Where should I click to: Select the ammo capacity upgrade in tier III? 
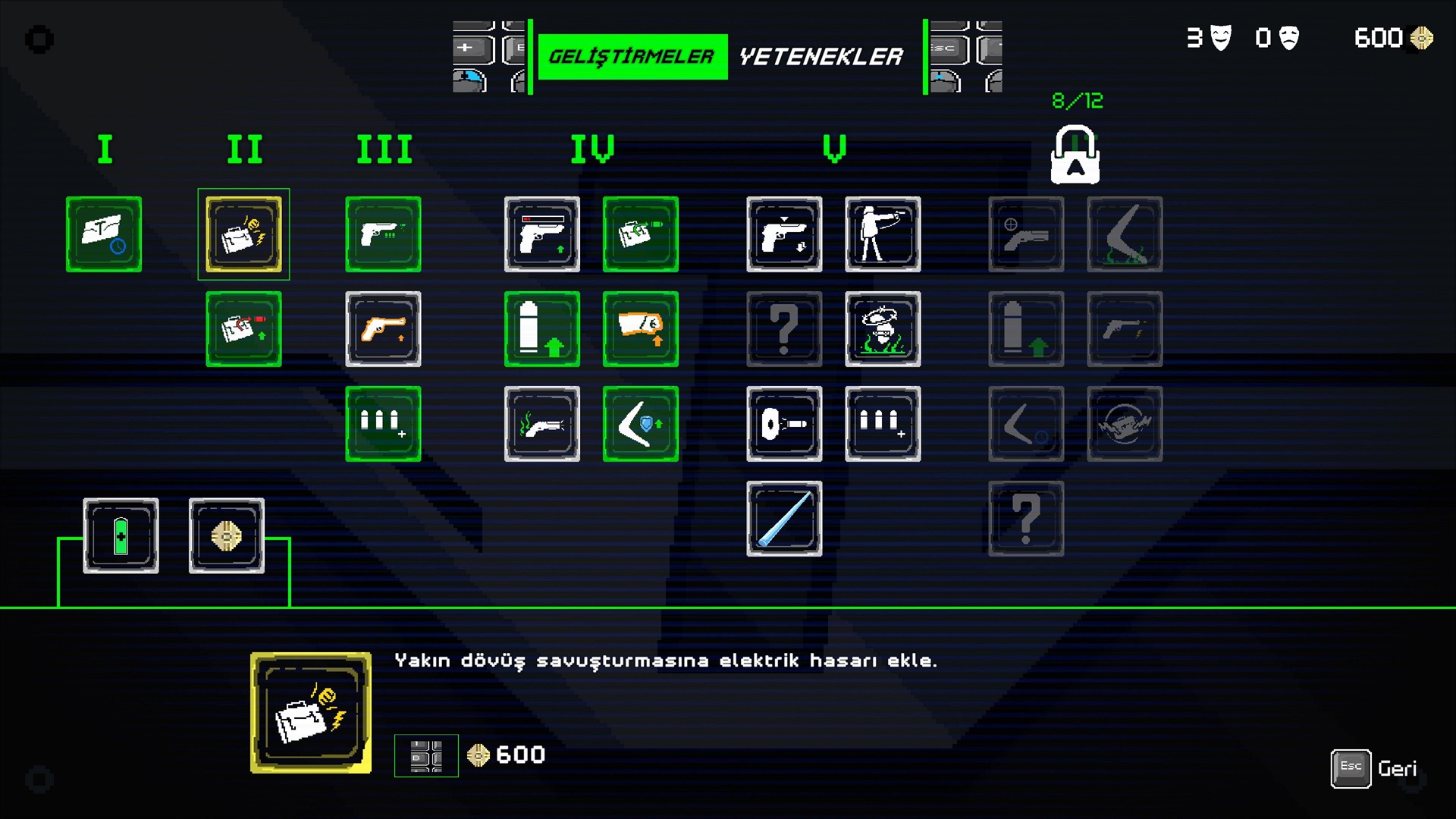pyautogui.click(x=383, y=423)
